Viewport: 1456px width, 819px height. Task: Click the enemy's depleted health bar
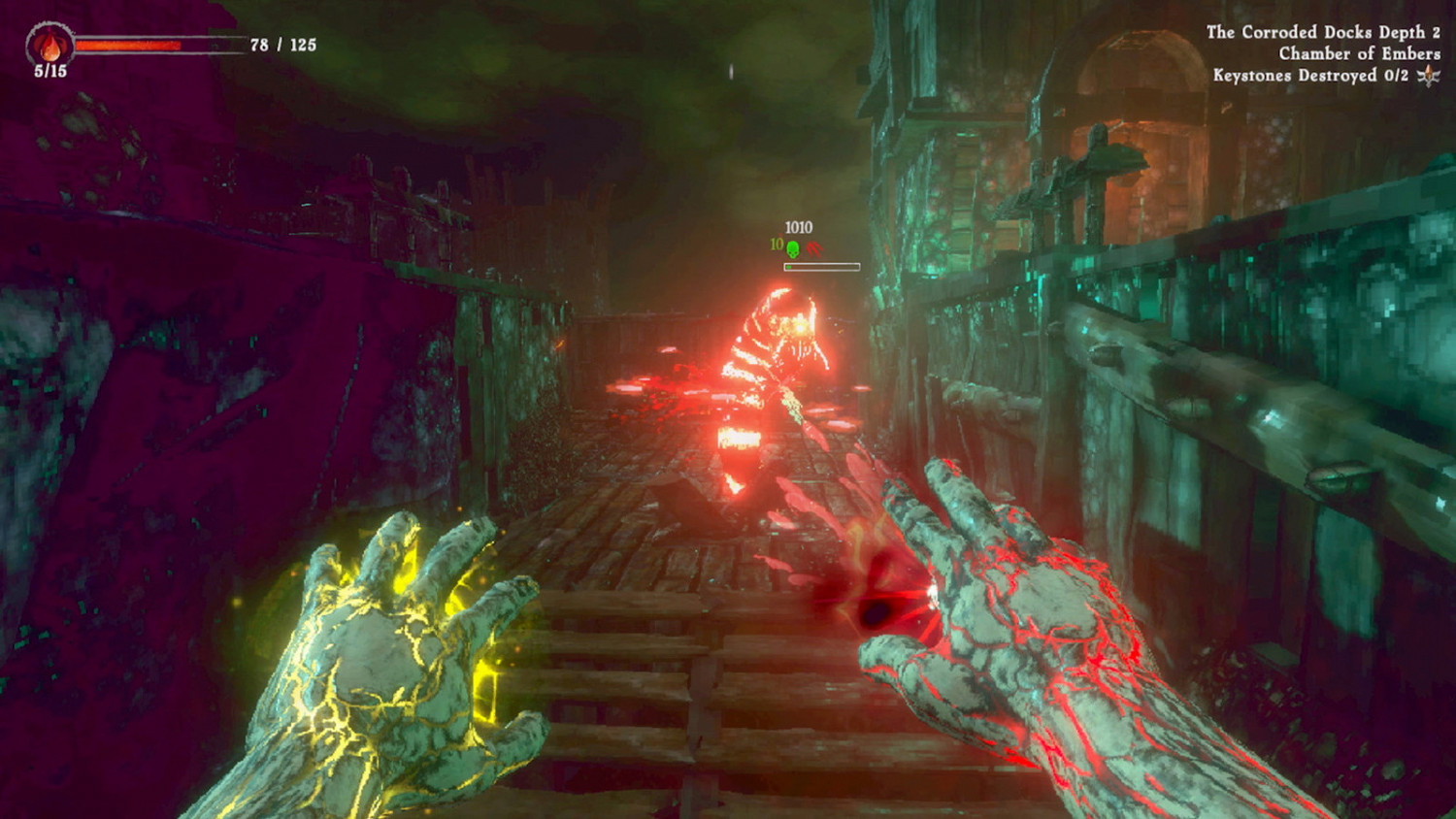pos(822,266)
